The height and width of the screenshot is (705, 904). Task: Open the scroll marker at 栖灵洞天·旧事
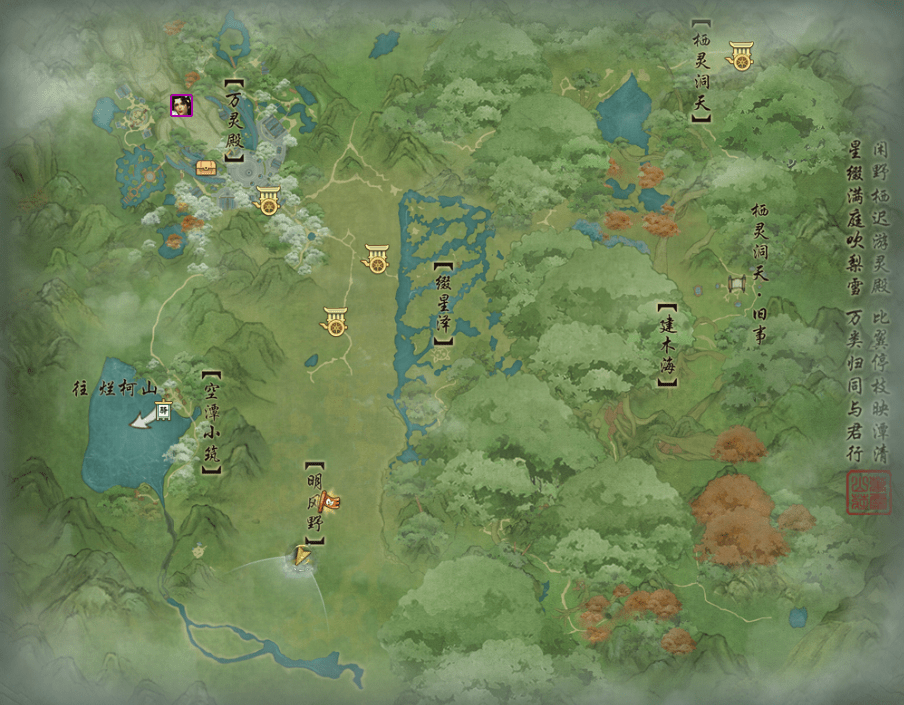pyautogui.click(x=738, y=287)
